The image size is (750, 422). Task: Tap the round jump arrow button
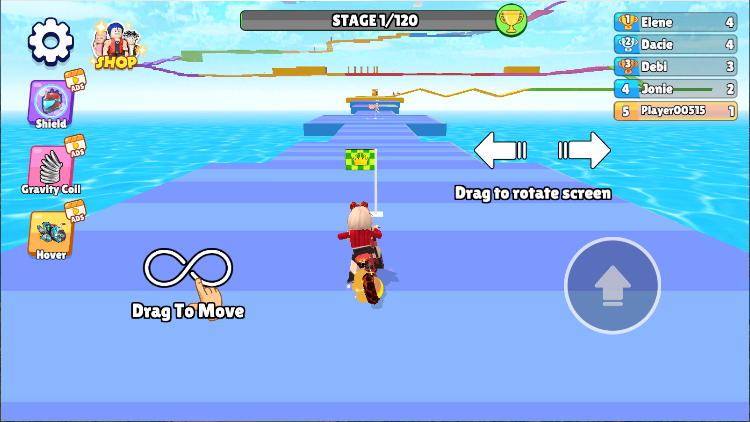612,286
